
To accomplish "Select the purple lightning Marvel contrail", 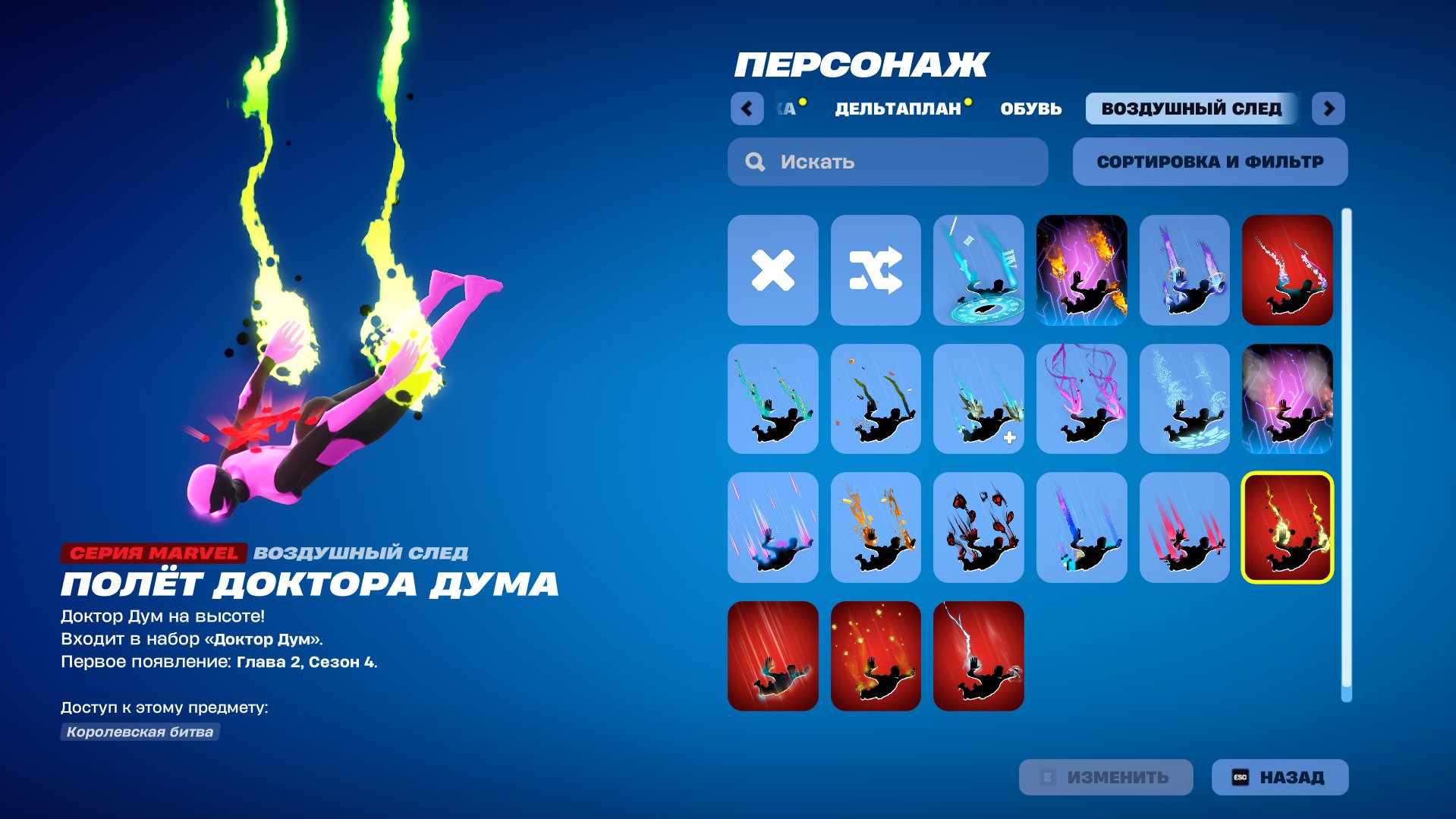I will 1288,398.
